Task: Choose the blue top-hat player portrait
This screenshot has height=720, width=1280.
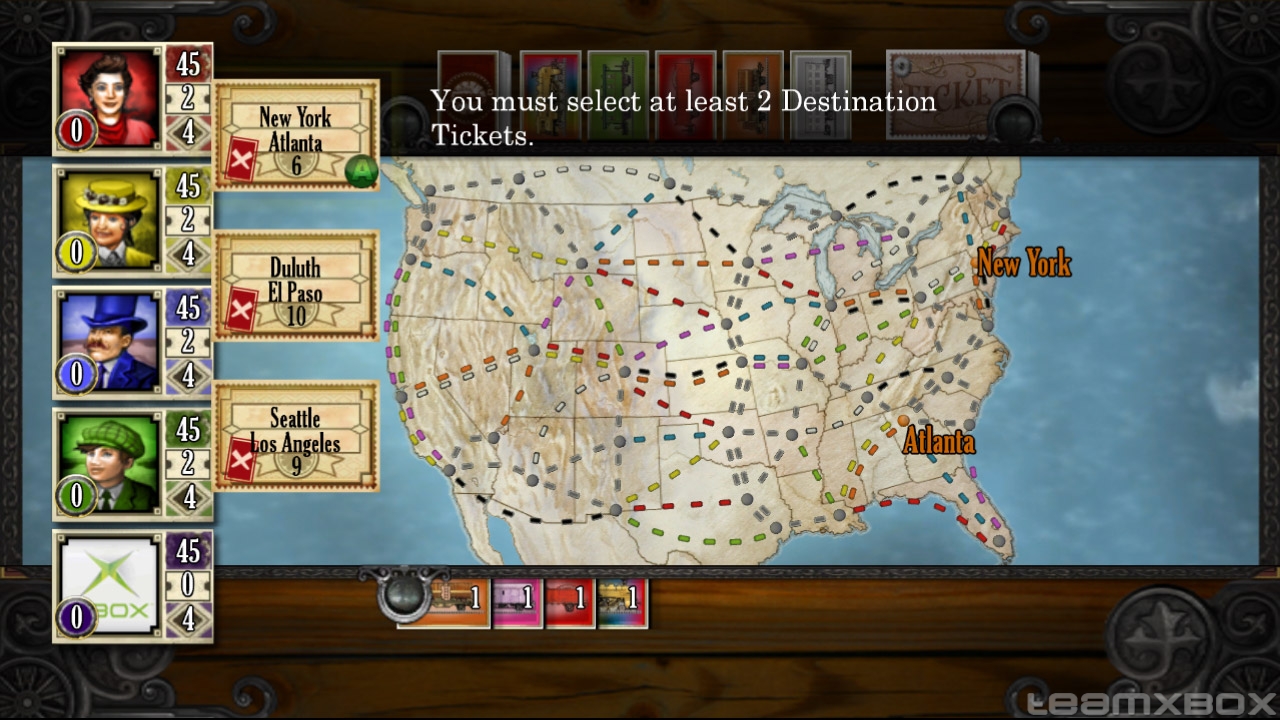Action: click(x=109, y=341)
